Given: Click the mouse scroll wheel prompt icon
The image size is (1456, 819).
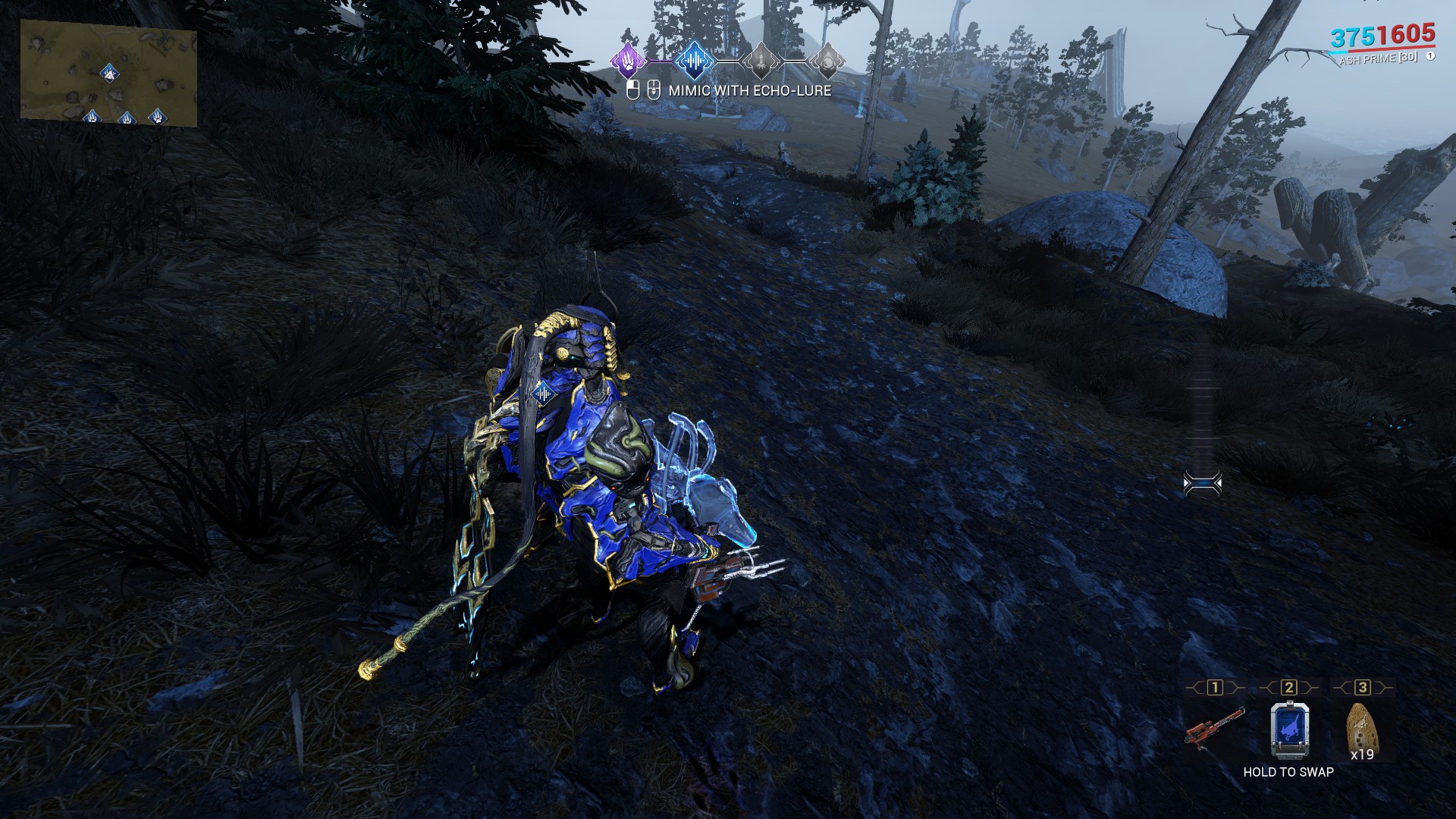Looking at the screenshot, I should click(x=654, y=93).
